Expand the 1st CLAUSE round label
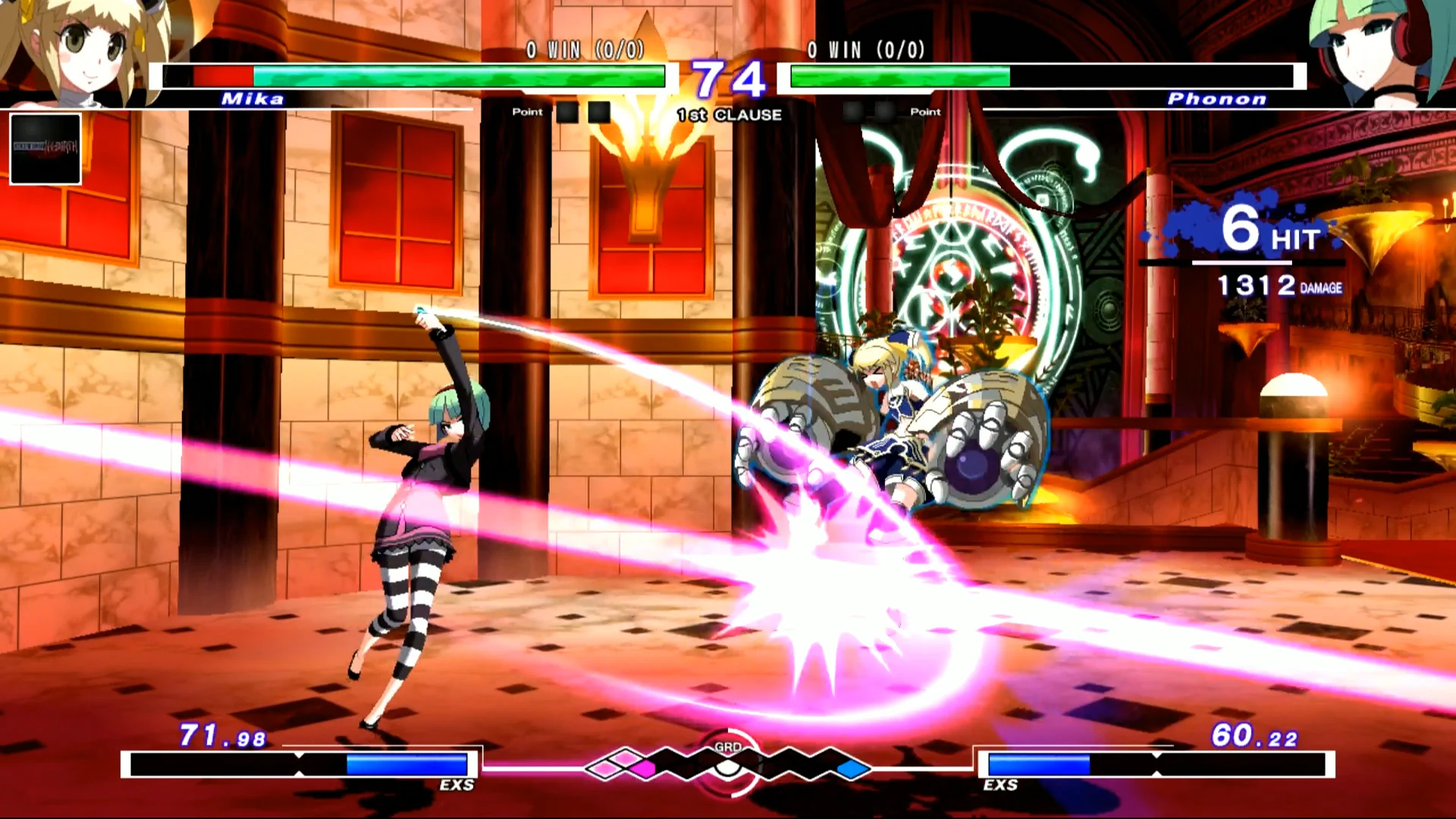Screen dimensions: 1456x819 coord(728,115)
